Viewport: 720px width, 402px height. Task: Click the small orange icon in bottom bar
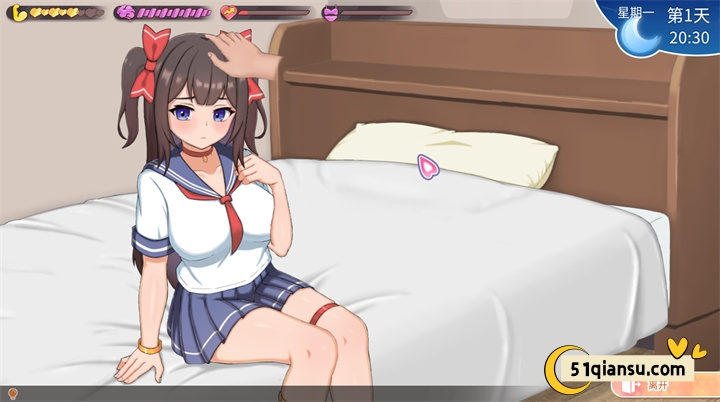tap(13, 394)
